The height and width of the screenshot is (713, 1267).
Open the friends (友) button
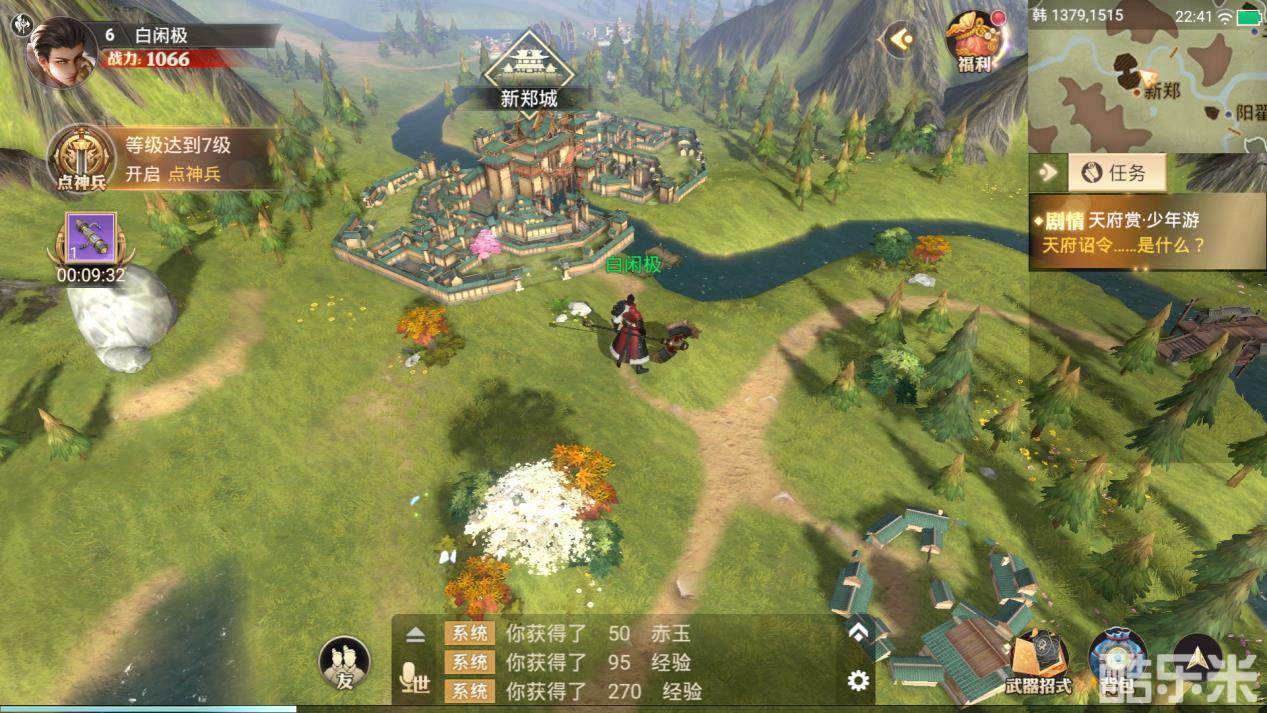pos(344,664)
